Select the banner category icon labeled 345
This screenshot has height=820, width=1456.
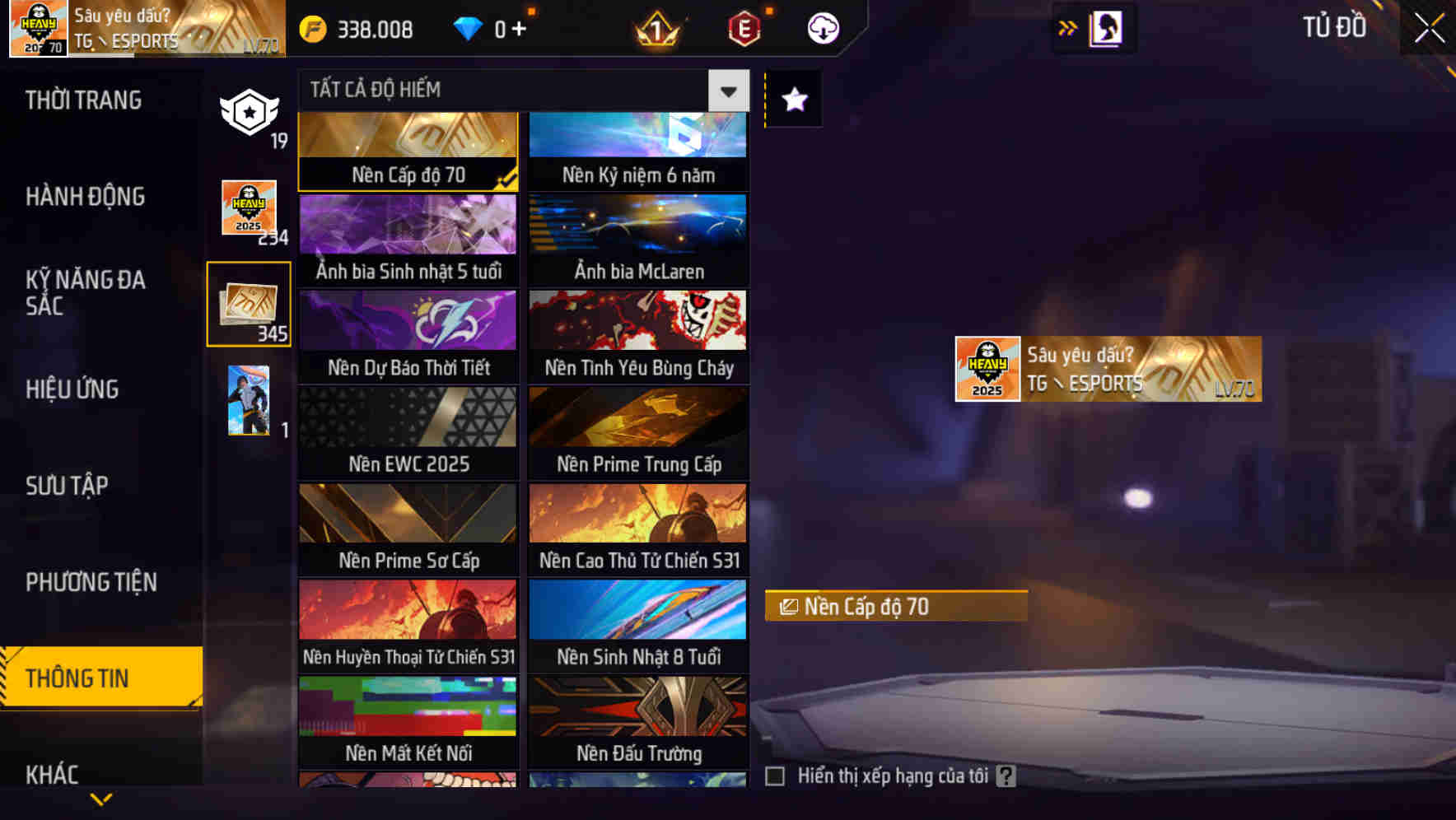(249, 305)
